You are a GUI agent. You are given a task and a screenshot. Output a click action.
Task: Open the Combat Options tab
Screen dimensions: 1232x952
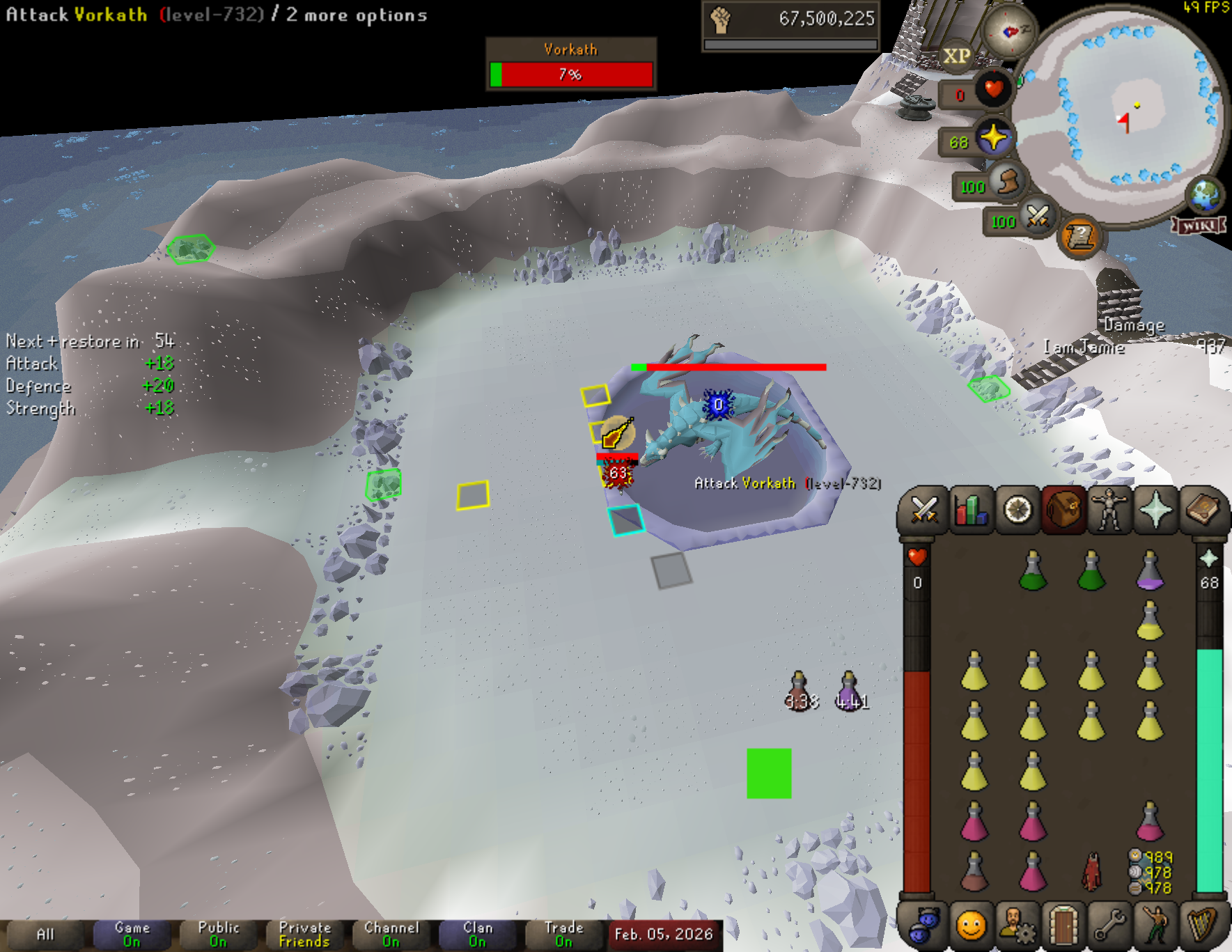coord(923,510)
